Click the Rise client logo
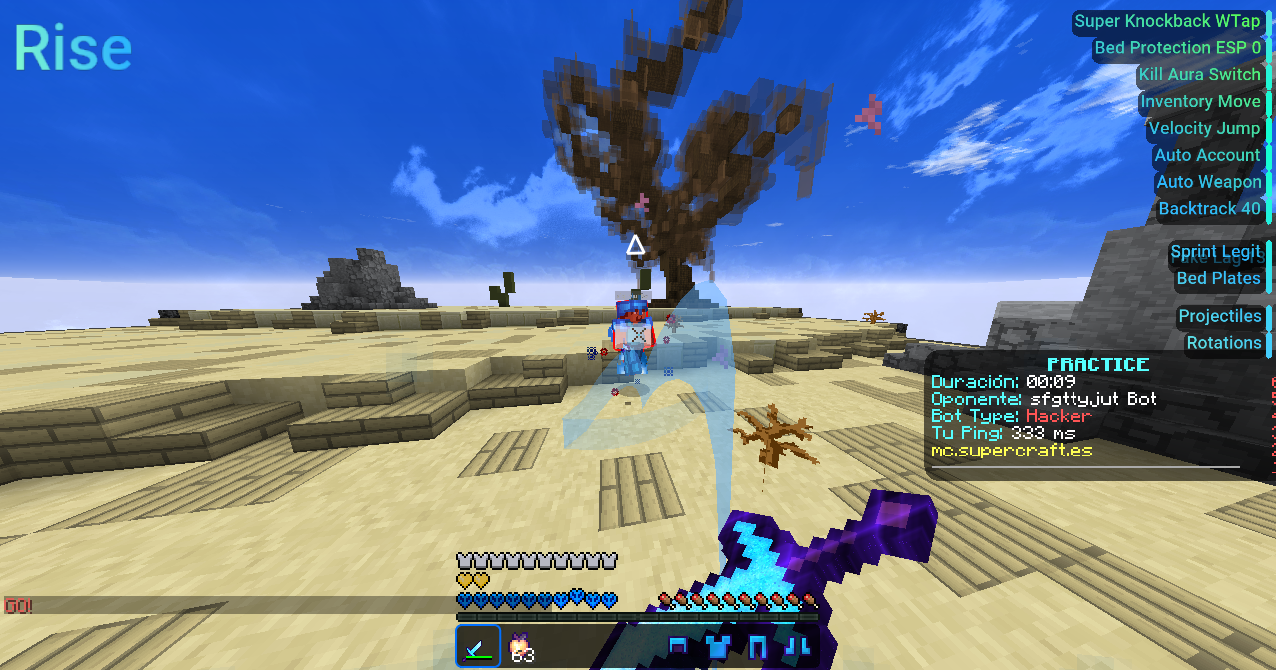Screen dimensions: 1276x670 [72, 48]
